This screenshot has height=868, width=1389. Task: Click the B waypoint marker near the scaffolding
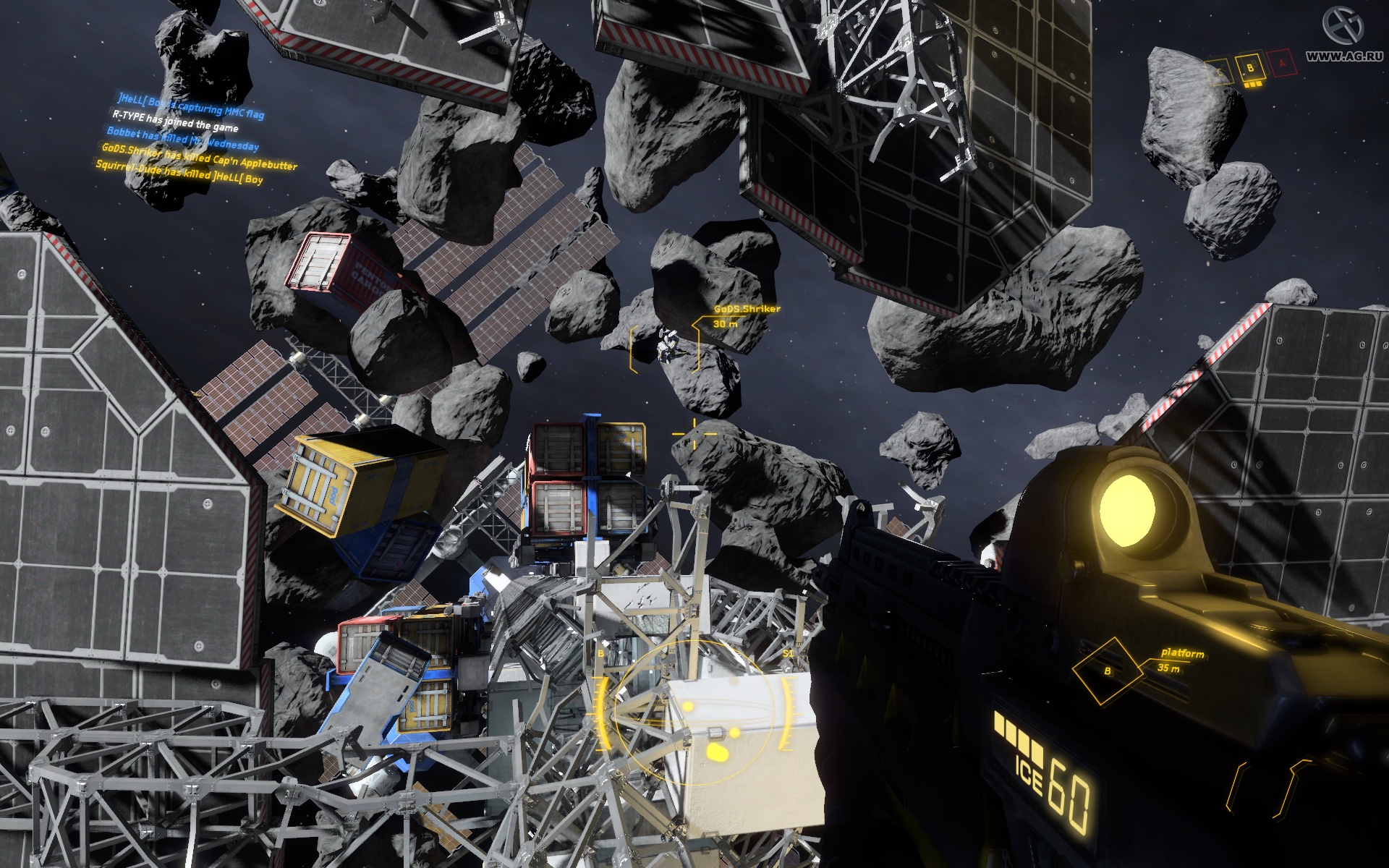pos(600,653)
